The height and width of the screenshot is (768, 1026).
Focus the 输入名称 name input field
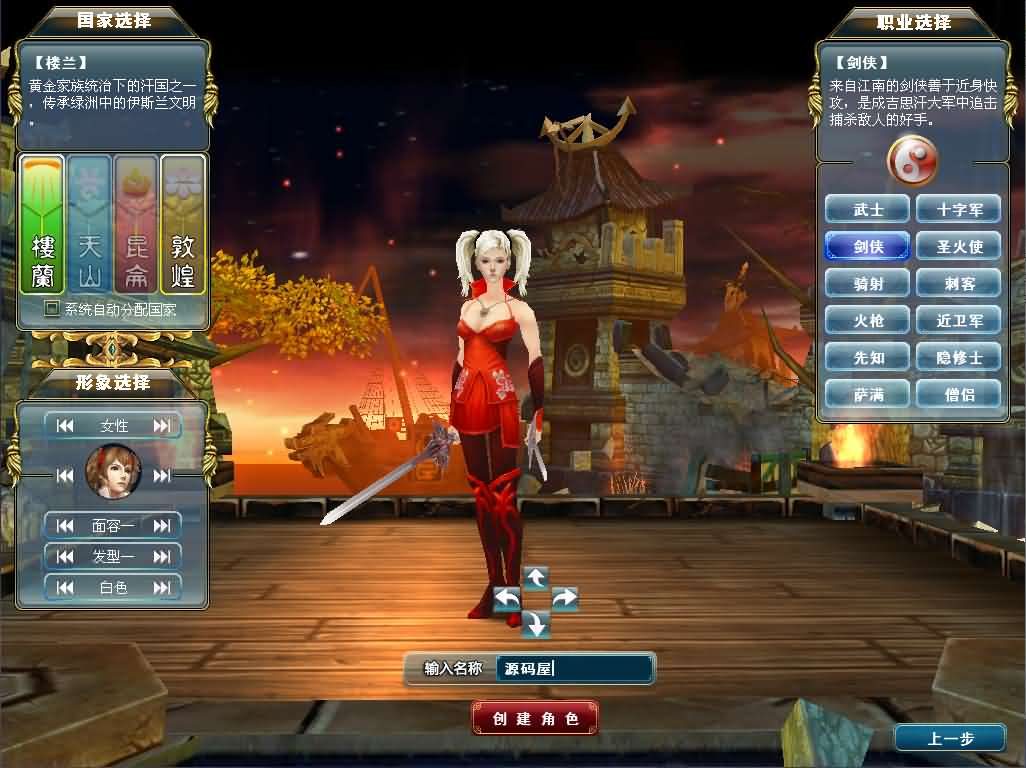coord(575,669)
